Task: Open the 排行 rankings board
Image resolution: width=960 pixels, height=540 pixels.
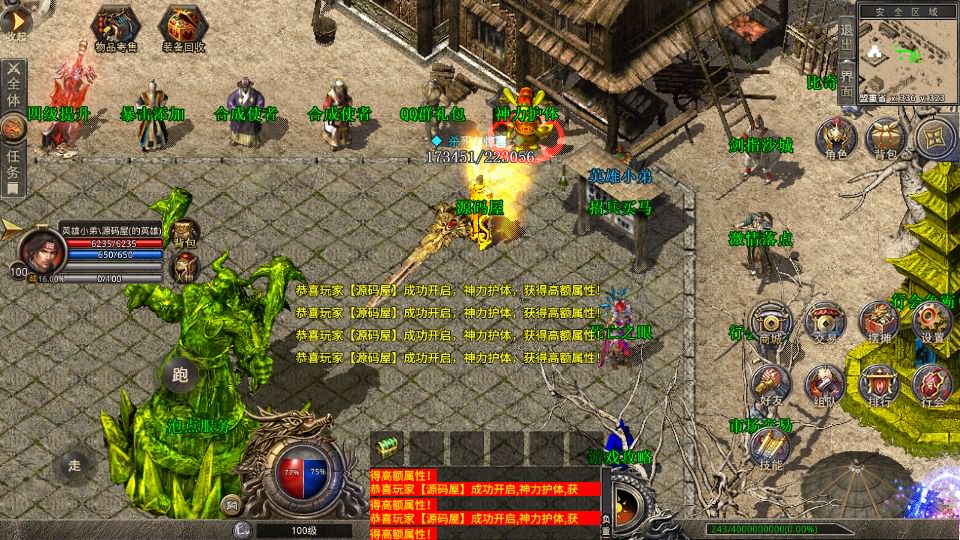Action: coord(879,385)
